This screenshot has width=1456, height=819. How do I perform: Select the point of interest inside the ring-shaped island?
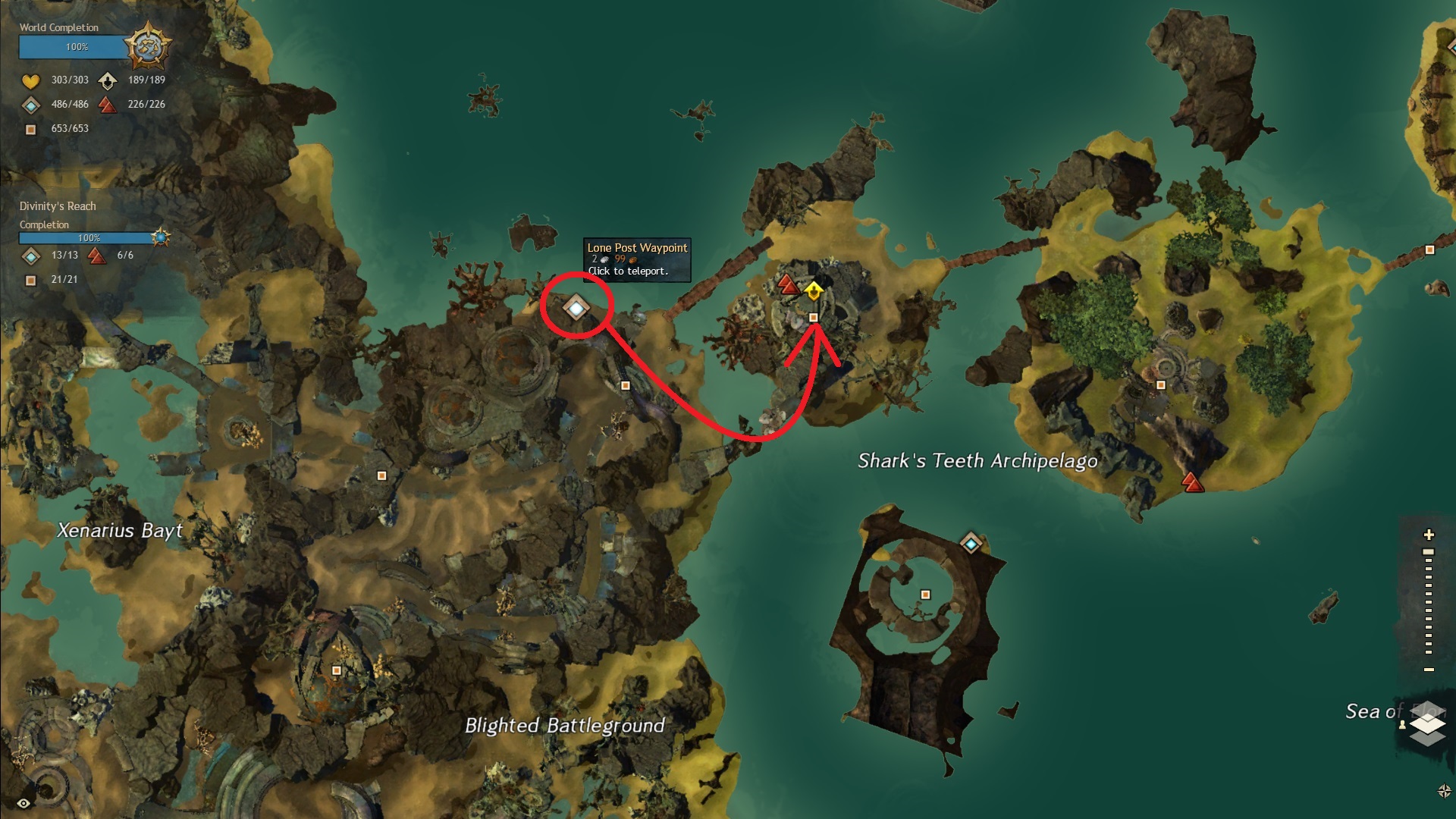pyautogui.click(x=925, y=595)
